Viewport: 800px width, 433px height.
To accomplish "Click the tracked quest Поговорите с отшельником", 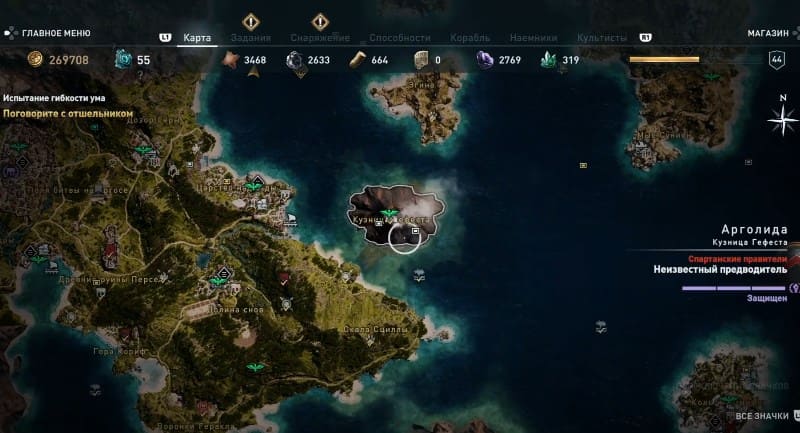I will tap(68, 113).
